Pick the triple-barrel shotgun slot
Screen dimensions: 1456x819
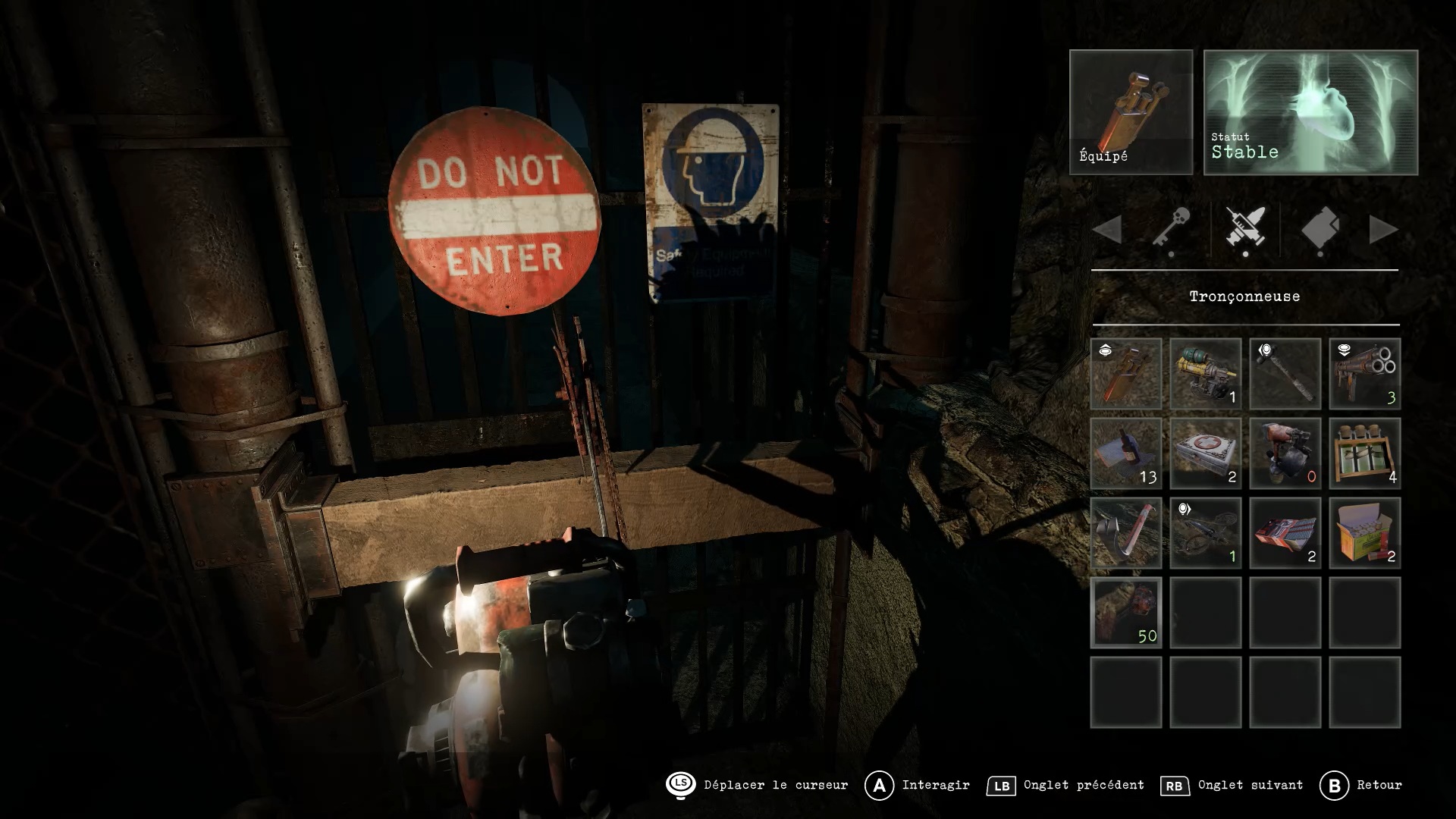point(1365,374)
